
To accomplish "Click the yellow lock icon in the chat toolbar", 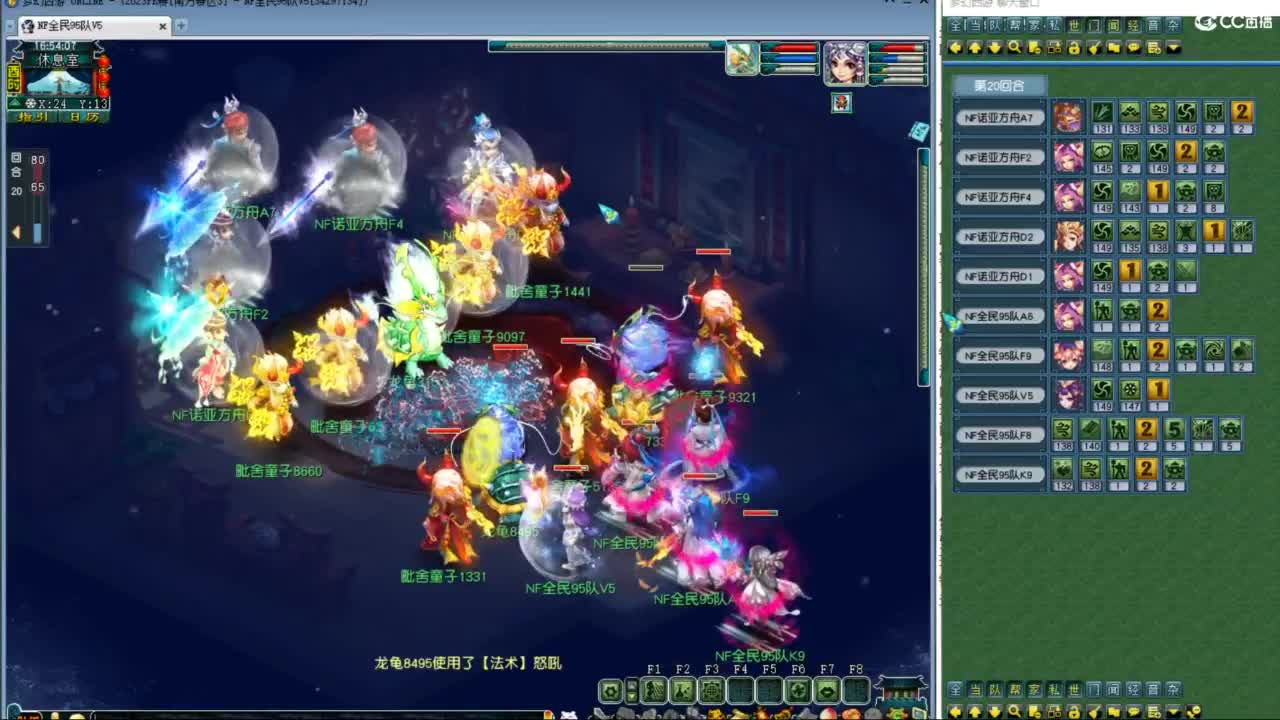I will tap(1073, 48).
